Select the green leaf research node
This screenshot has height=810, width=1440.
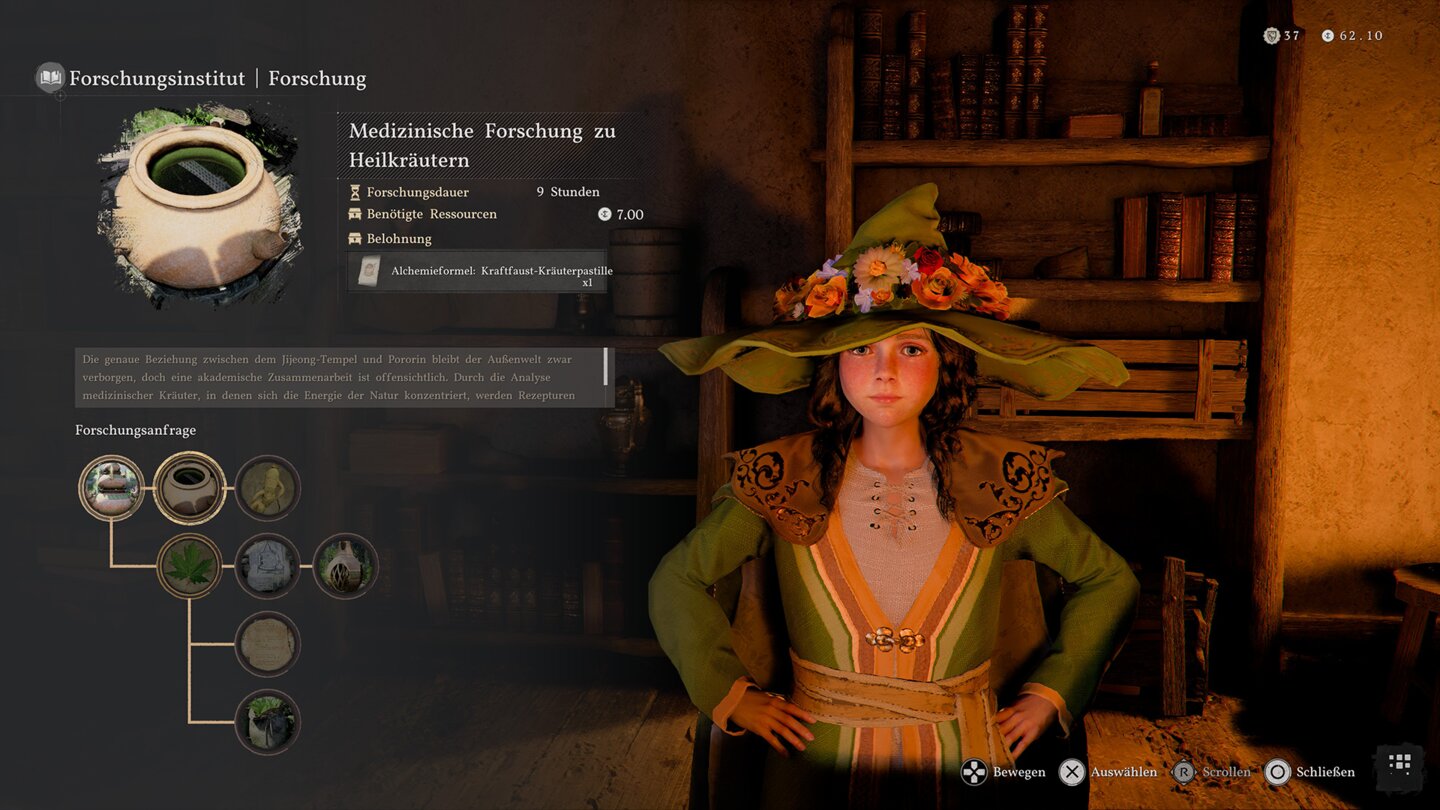tap(190, 566)
